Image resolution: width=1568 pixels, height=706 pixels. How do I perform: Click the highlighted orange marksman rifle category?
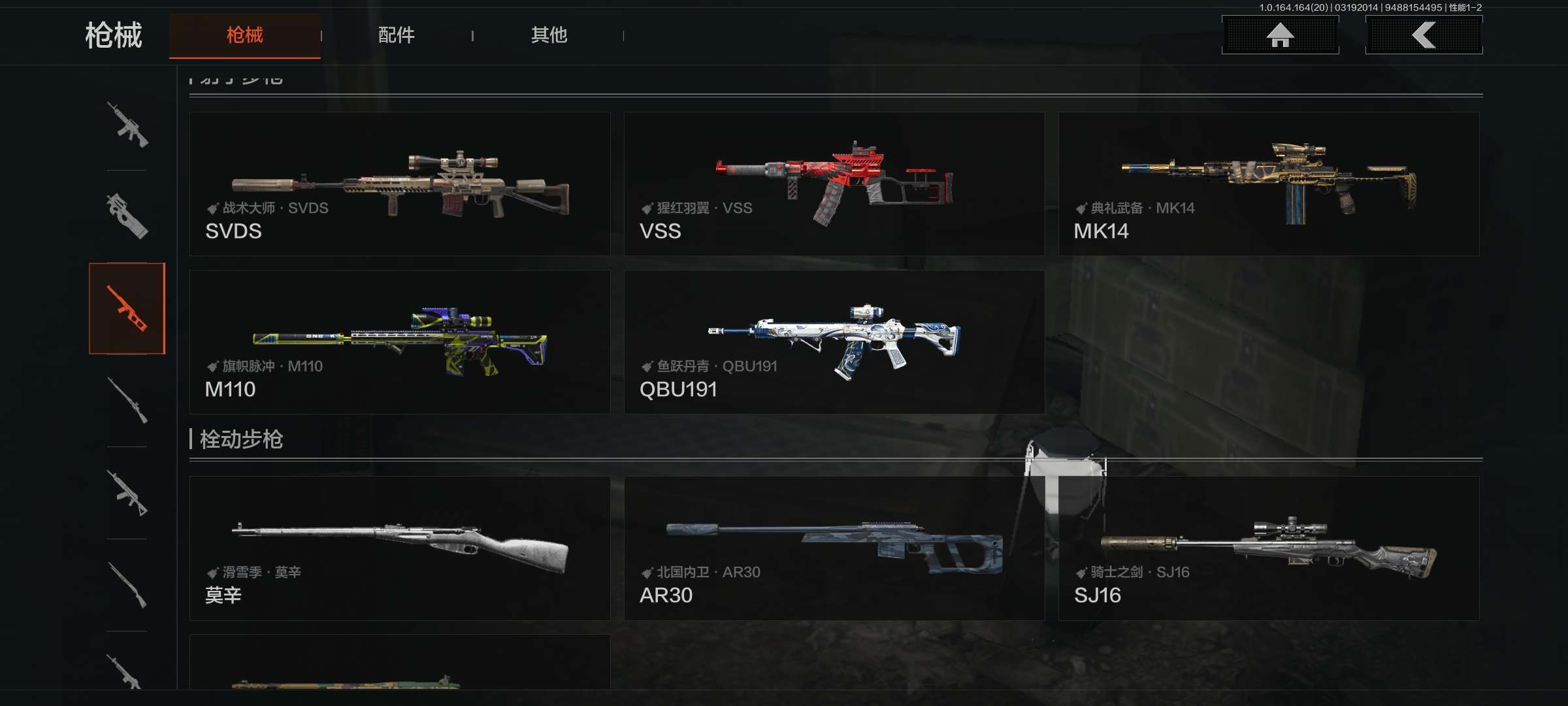click(x=127, y=309)
